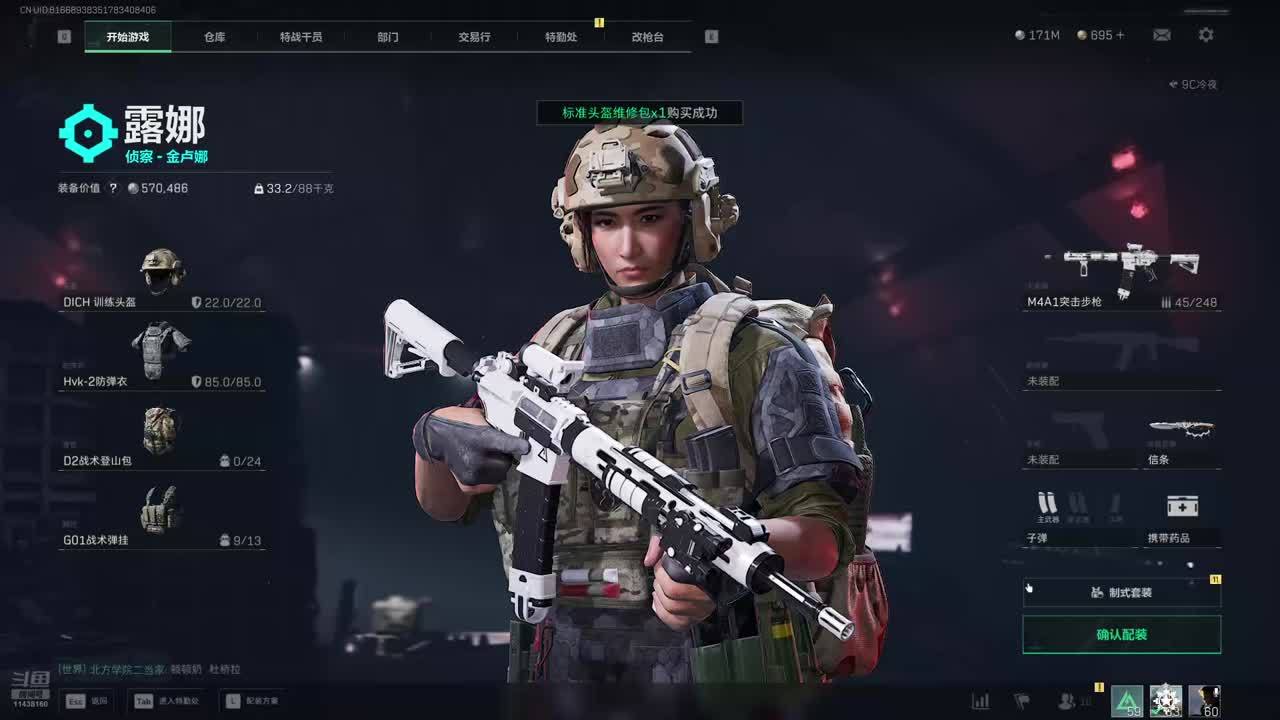
Task: Open the bar chart stats icon
Action: (980, 701)
